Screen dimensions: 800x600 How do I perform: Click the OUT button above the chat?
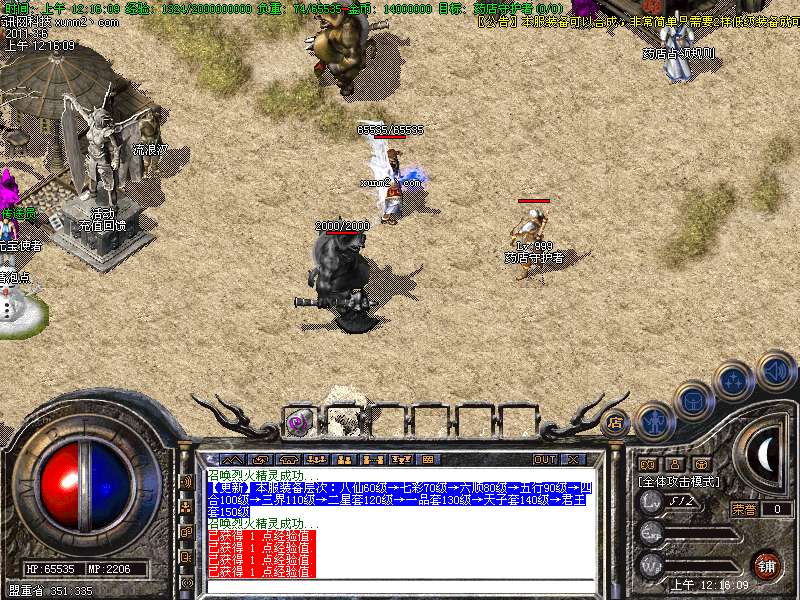[x=545, y=460]
